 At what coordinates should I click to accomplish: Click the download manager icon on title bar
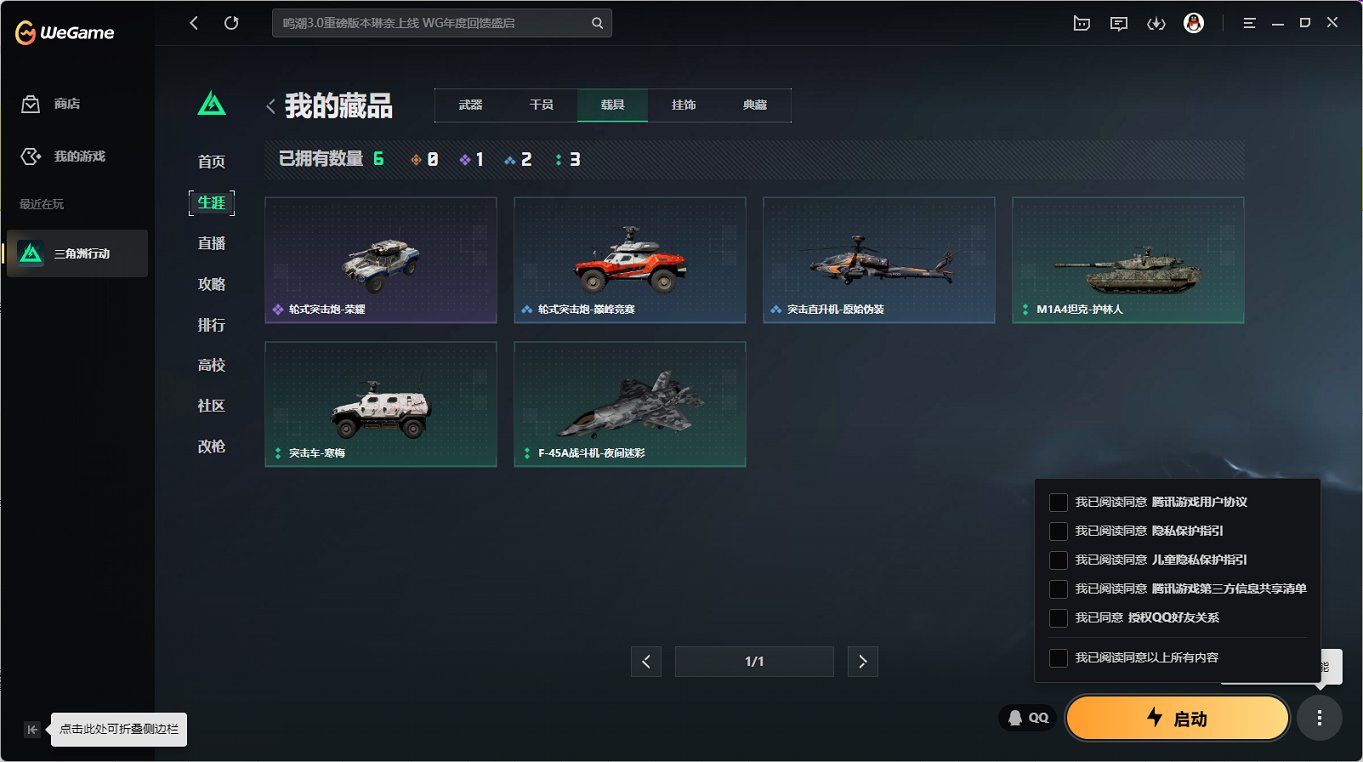(1156, 22)
